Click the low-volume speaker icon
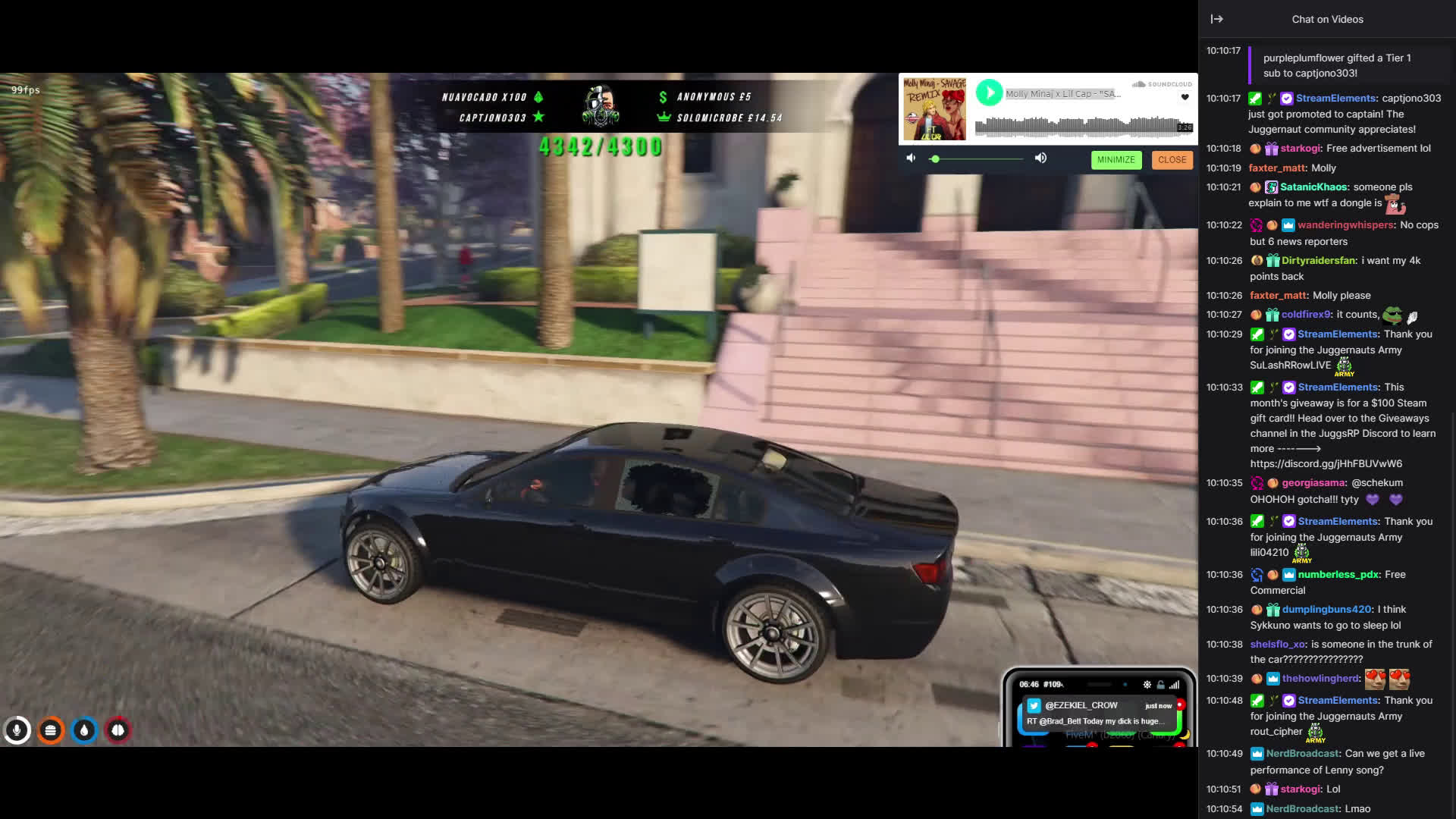 [x=911, y=158]
